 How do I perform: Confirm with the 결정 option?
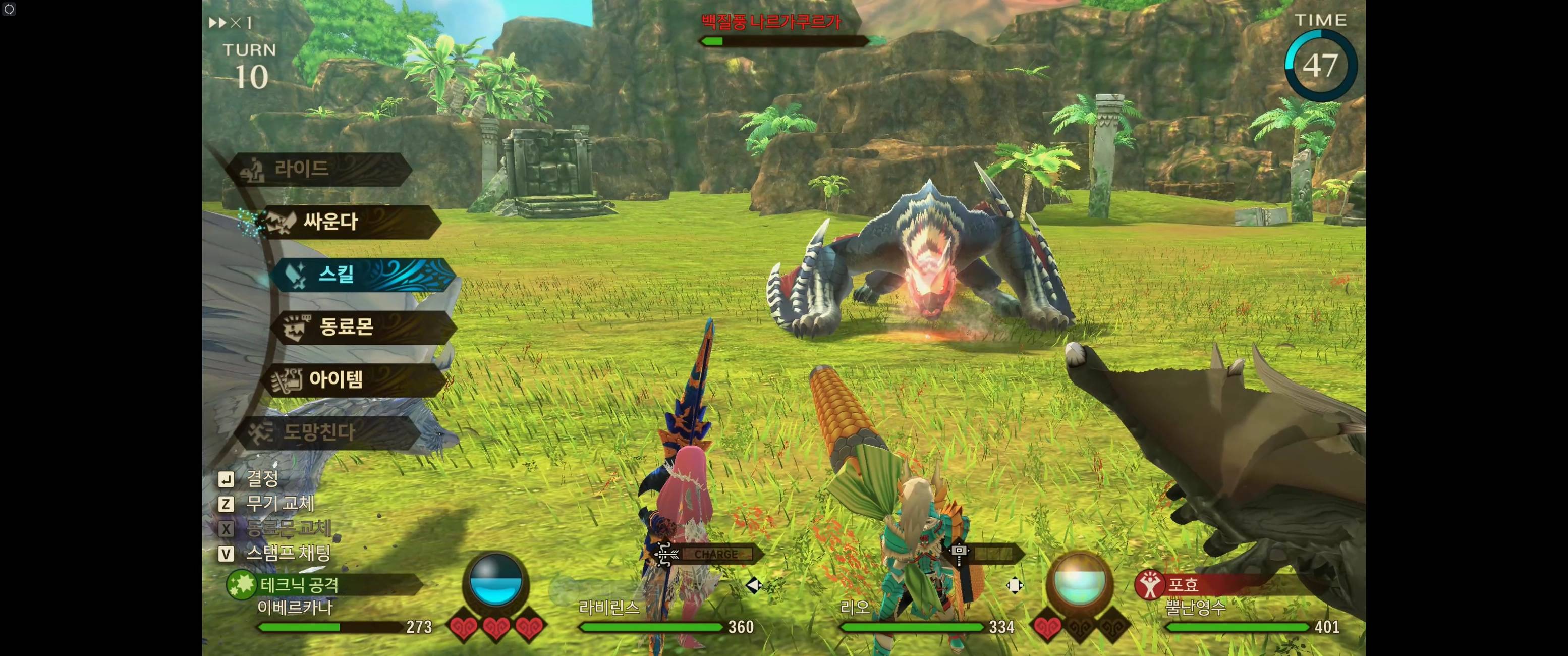(x=262, y=479)
